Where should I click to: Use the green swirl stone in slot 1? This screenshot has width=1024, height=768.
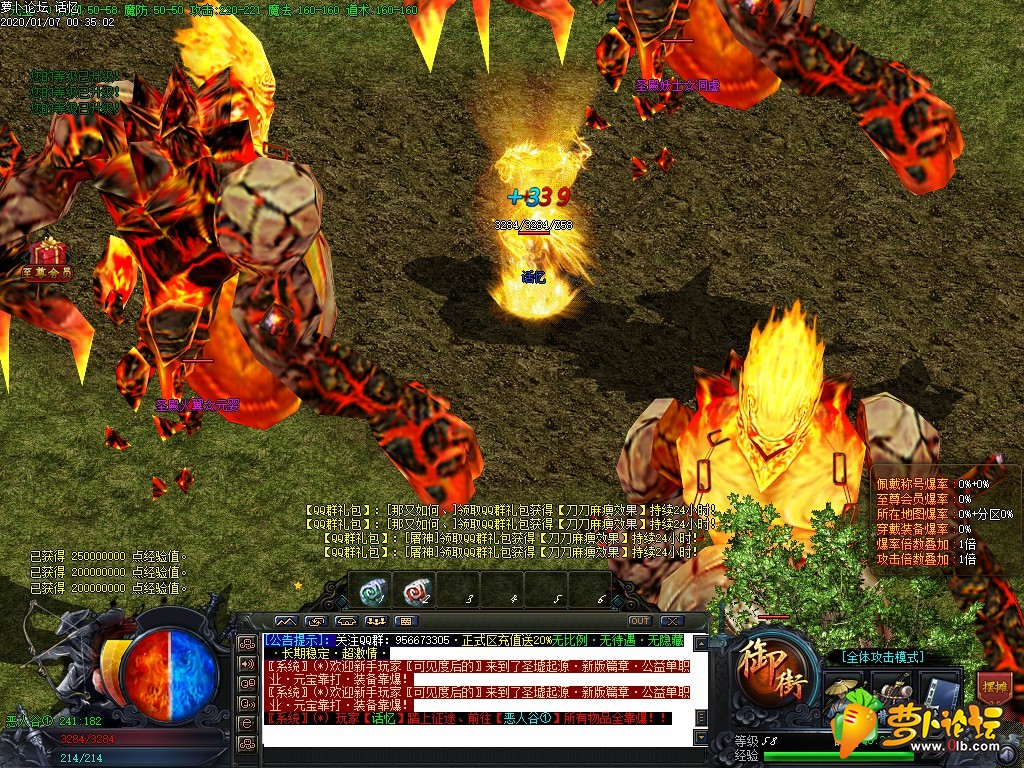374,592
